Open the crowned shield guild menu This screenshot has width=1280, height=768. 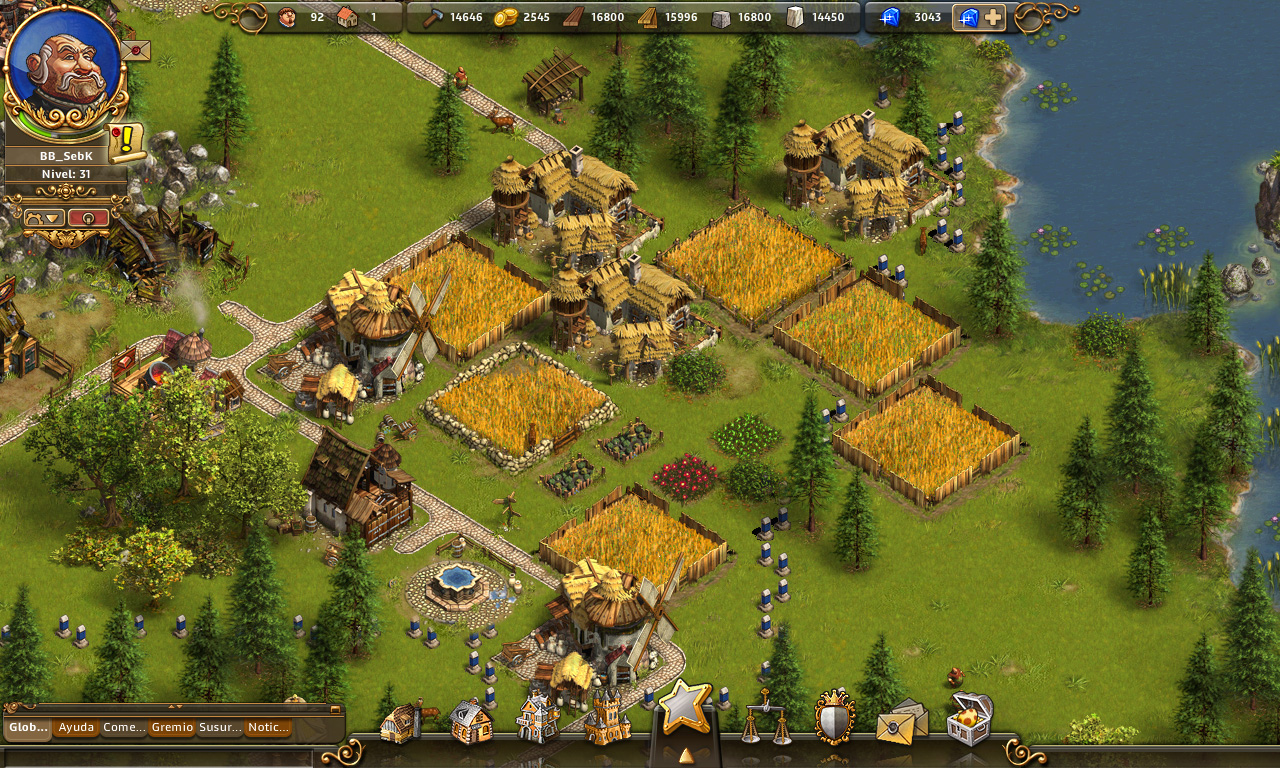tap(834, 717)
